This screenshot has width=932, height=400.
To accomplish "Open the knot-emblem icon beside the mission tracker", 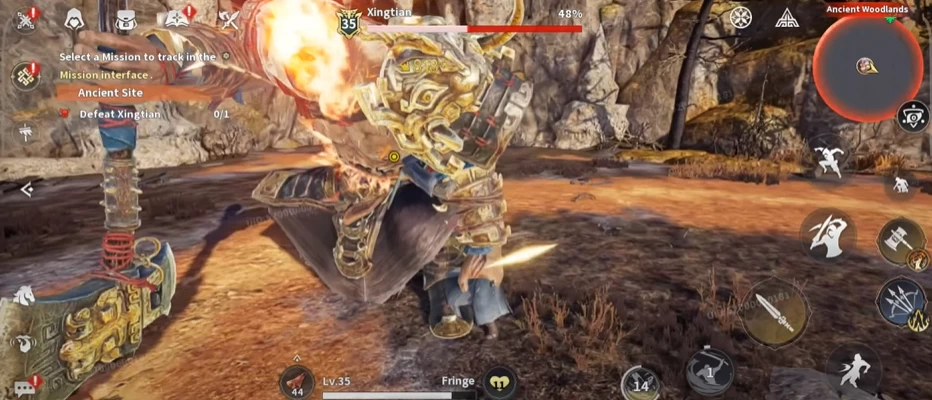I will [x=24, y=76].
